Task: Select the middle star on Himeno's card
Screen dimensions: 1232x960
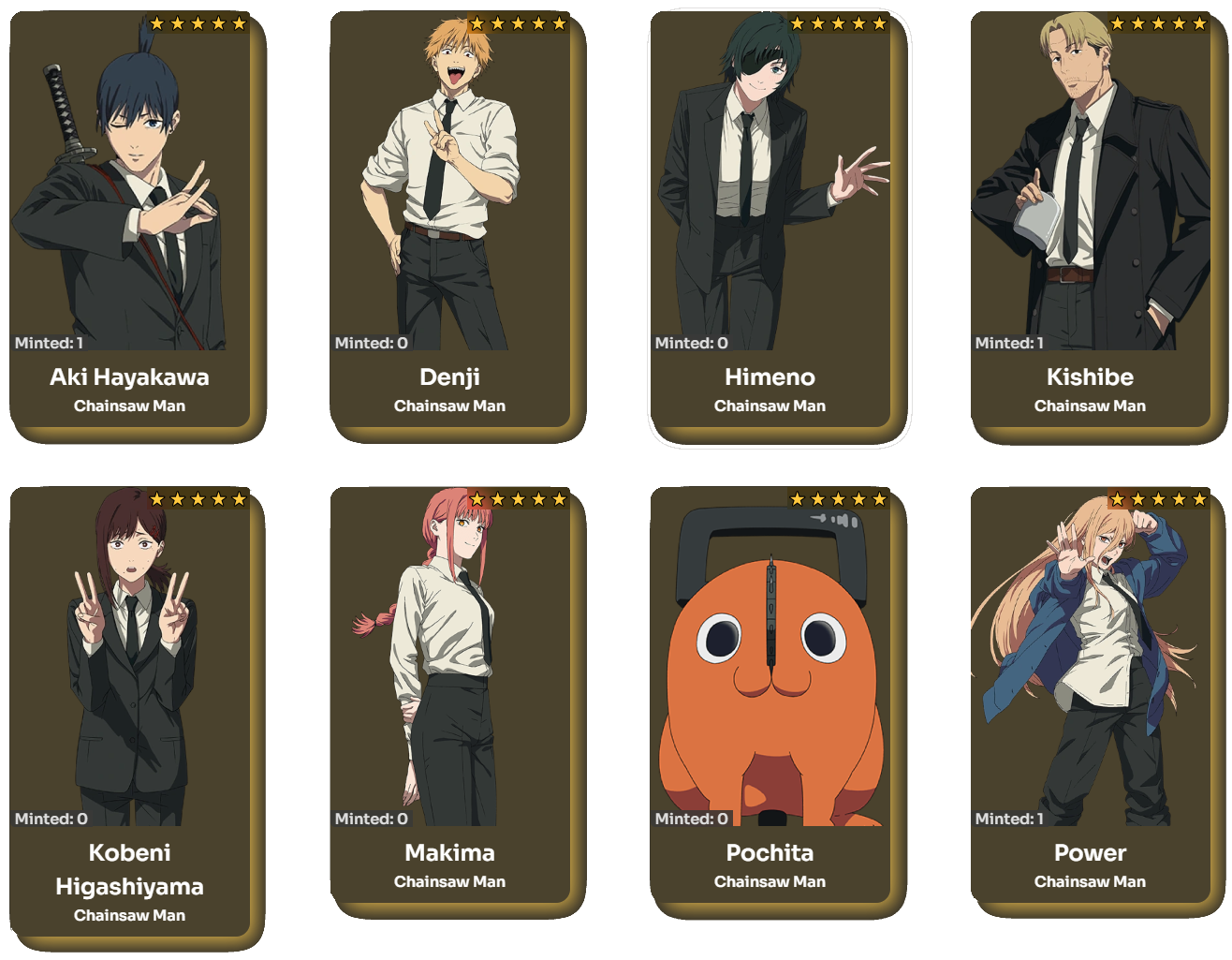Action: pyautogui.click(x=836, y=22)
